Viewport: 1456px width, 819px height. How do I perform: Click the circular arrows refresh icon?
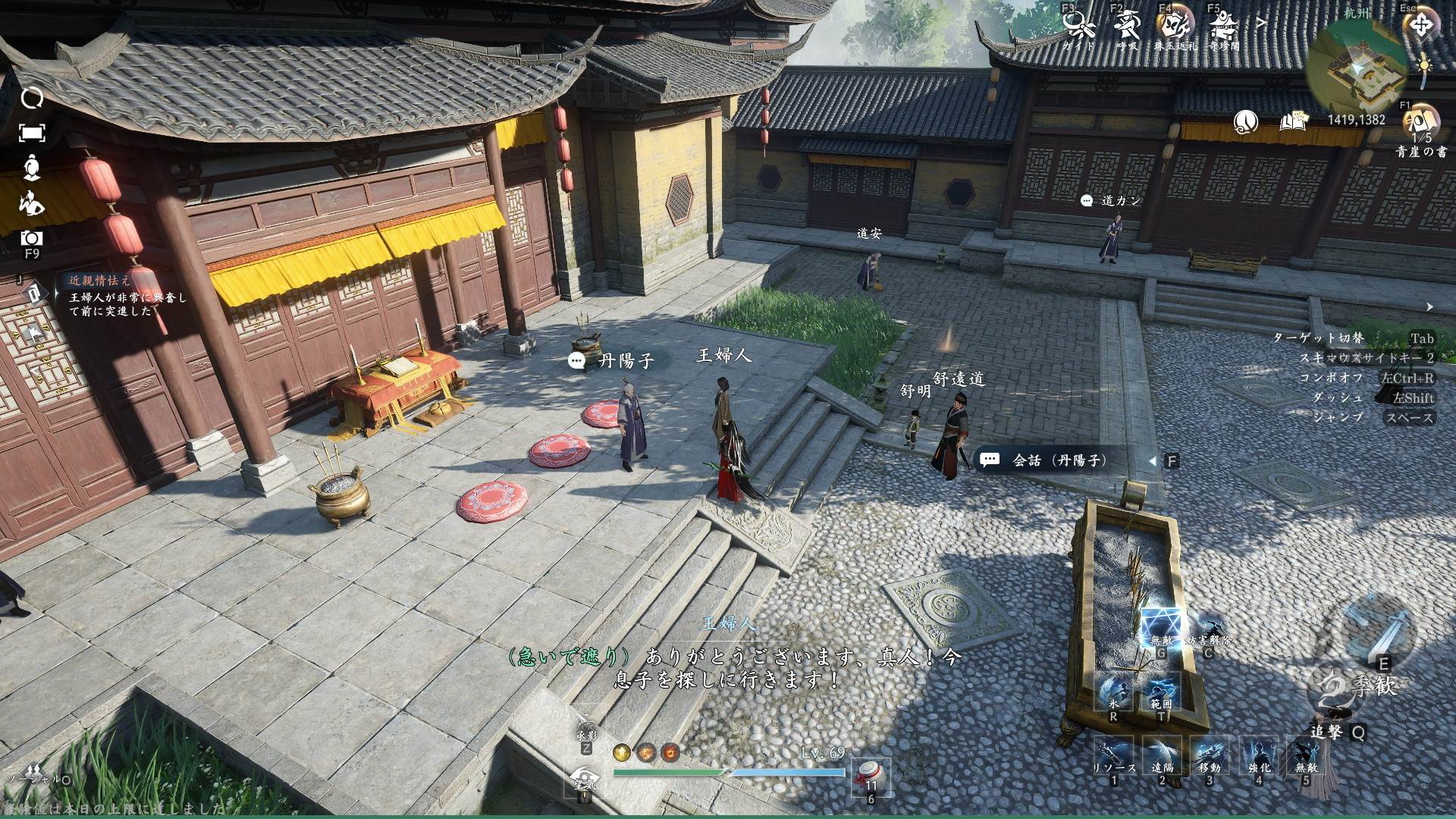(32, 99)
